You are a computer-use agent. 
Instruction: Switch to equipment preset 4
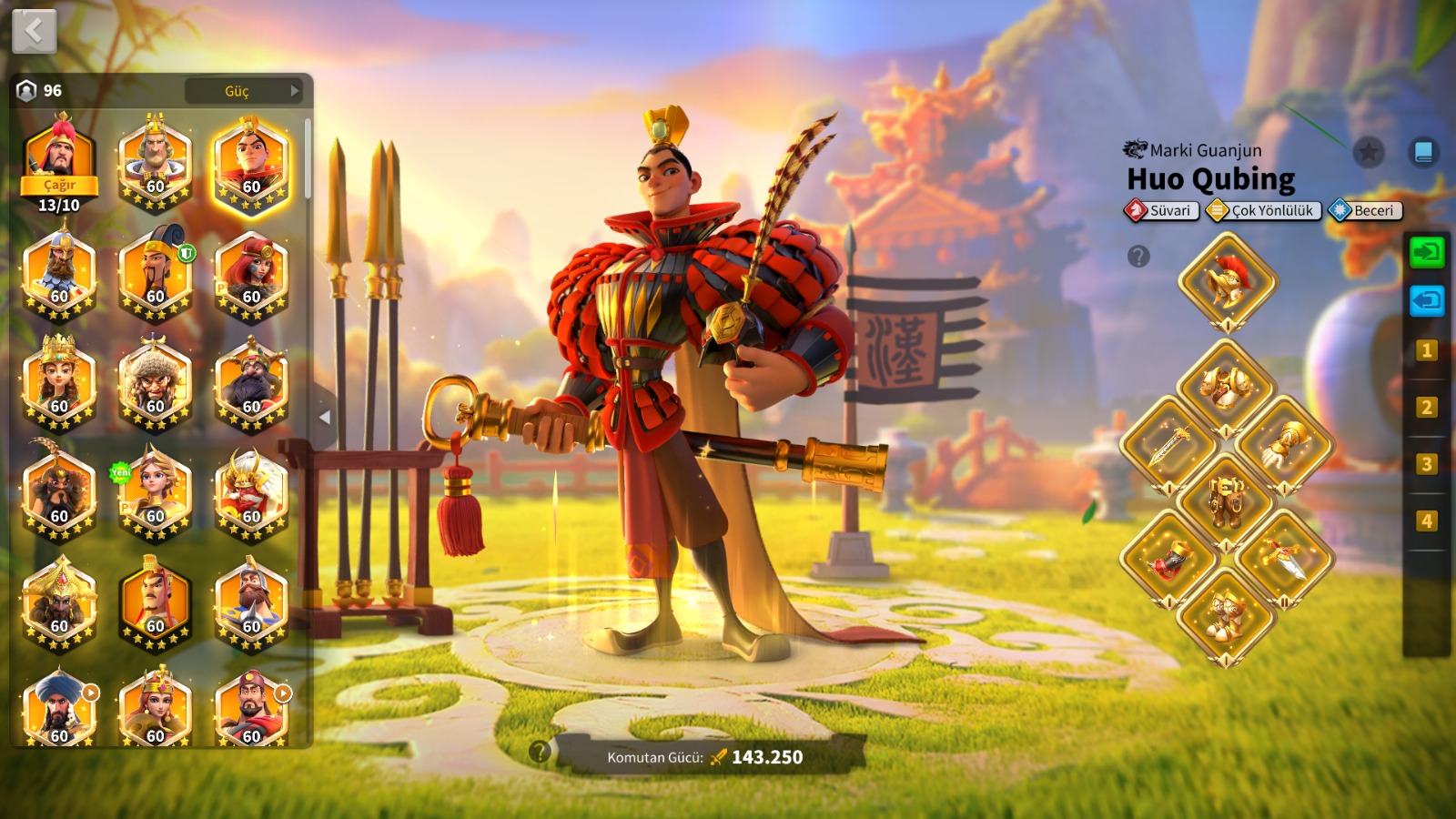(x=1426, y=521)
